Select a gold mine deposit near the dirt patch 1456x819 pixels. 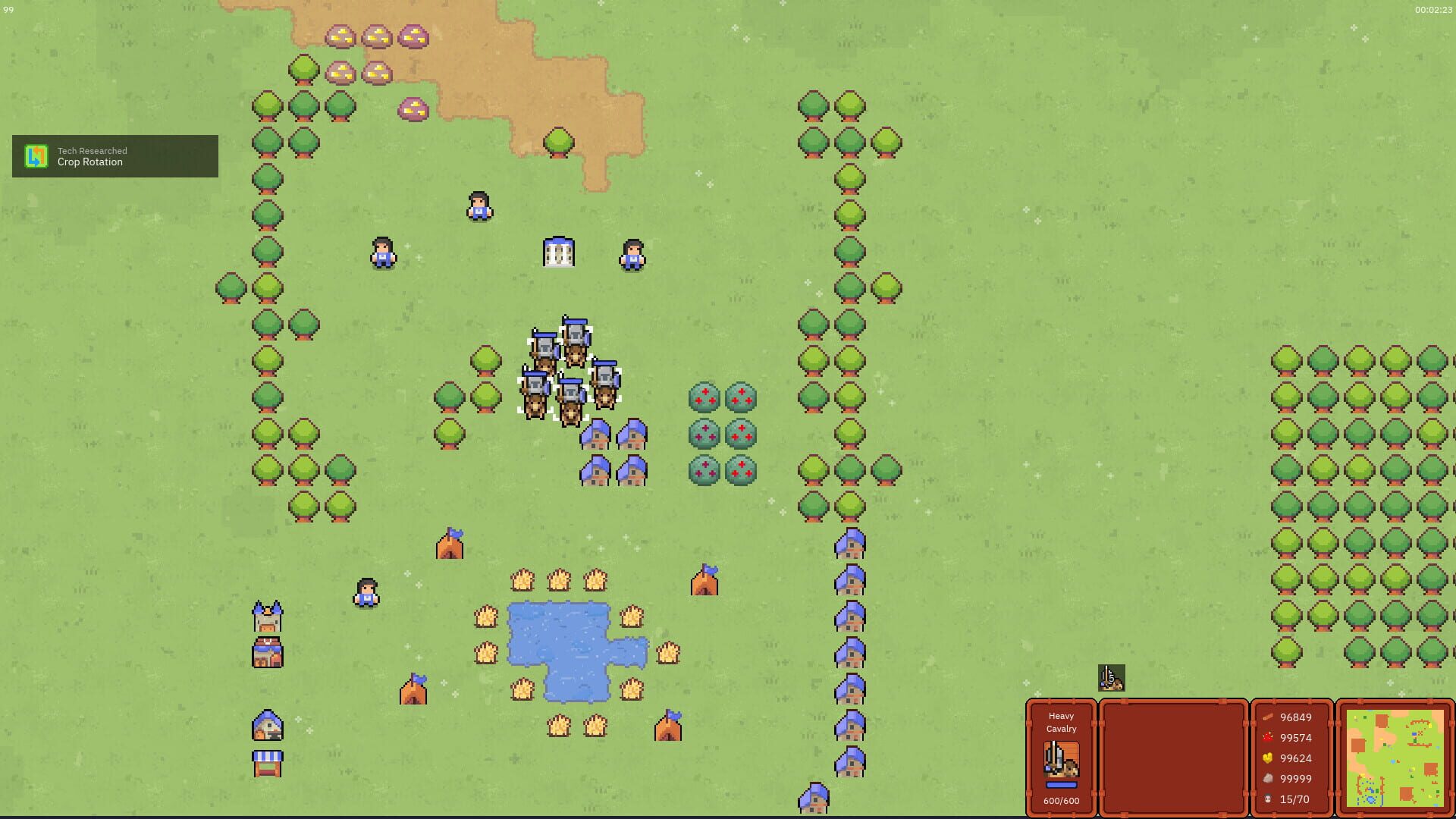[339, 35]
